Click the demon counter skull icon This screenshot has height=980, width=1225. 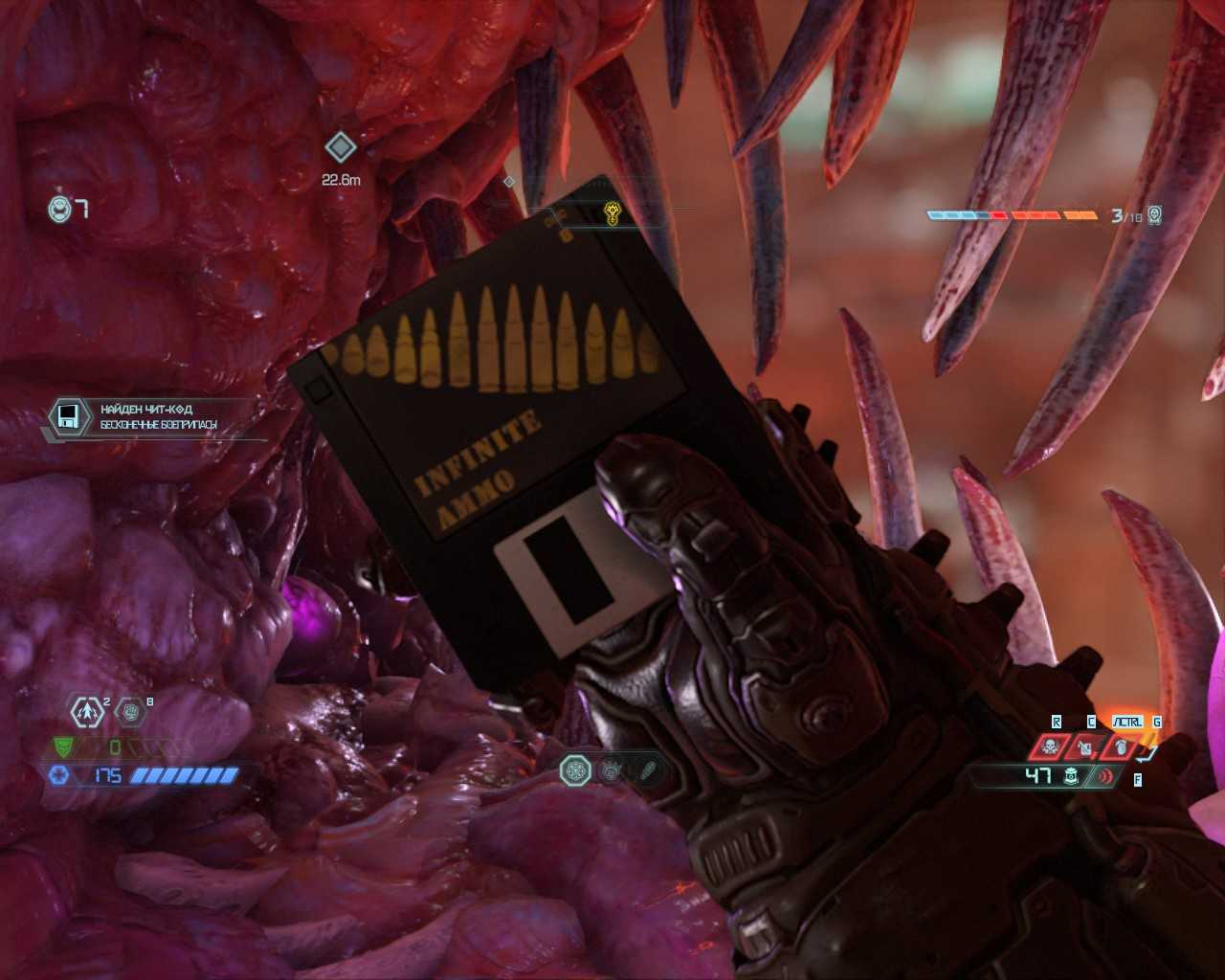coord(1155,215)
